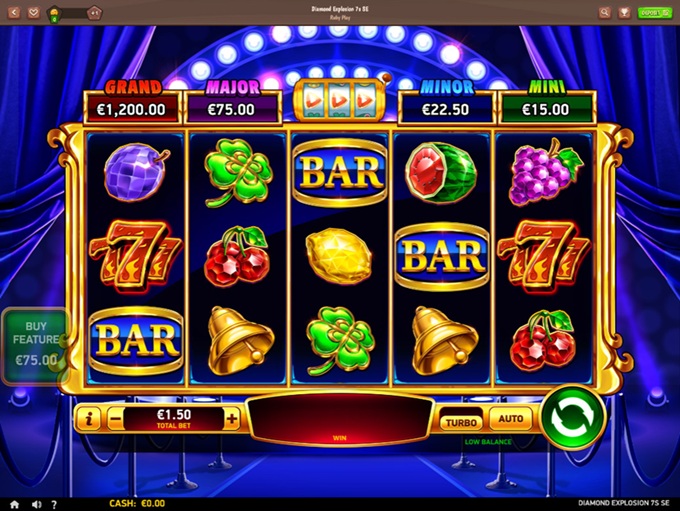This screenshot has height=511, width=680.
Task: Increase total bet with the plus button
Action: click(232, 419)
